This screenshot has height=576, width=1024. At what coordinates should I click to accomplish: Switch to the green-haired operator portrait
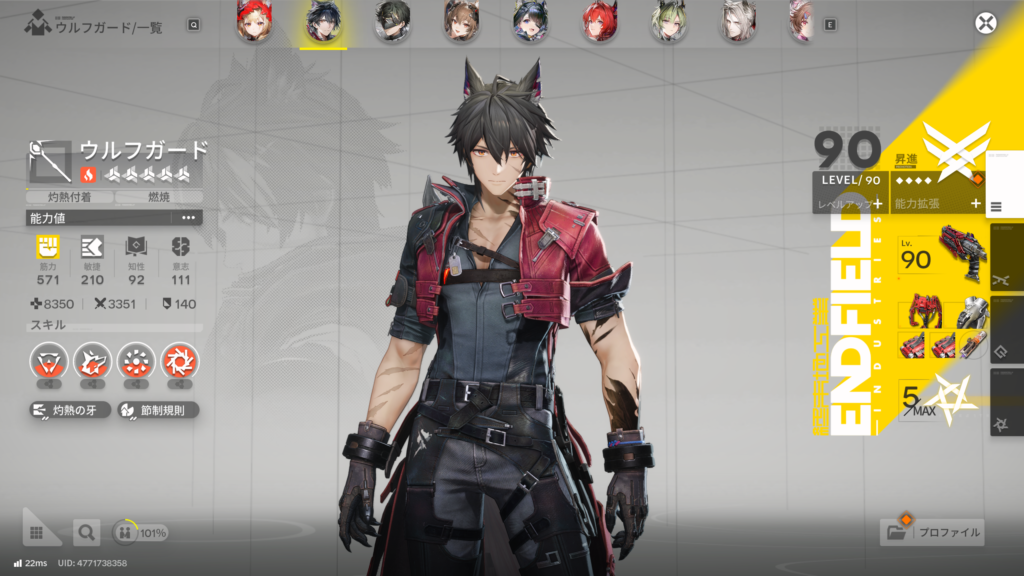point(669,22)
